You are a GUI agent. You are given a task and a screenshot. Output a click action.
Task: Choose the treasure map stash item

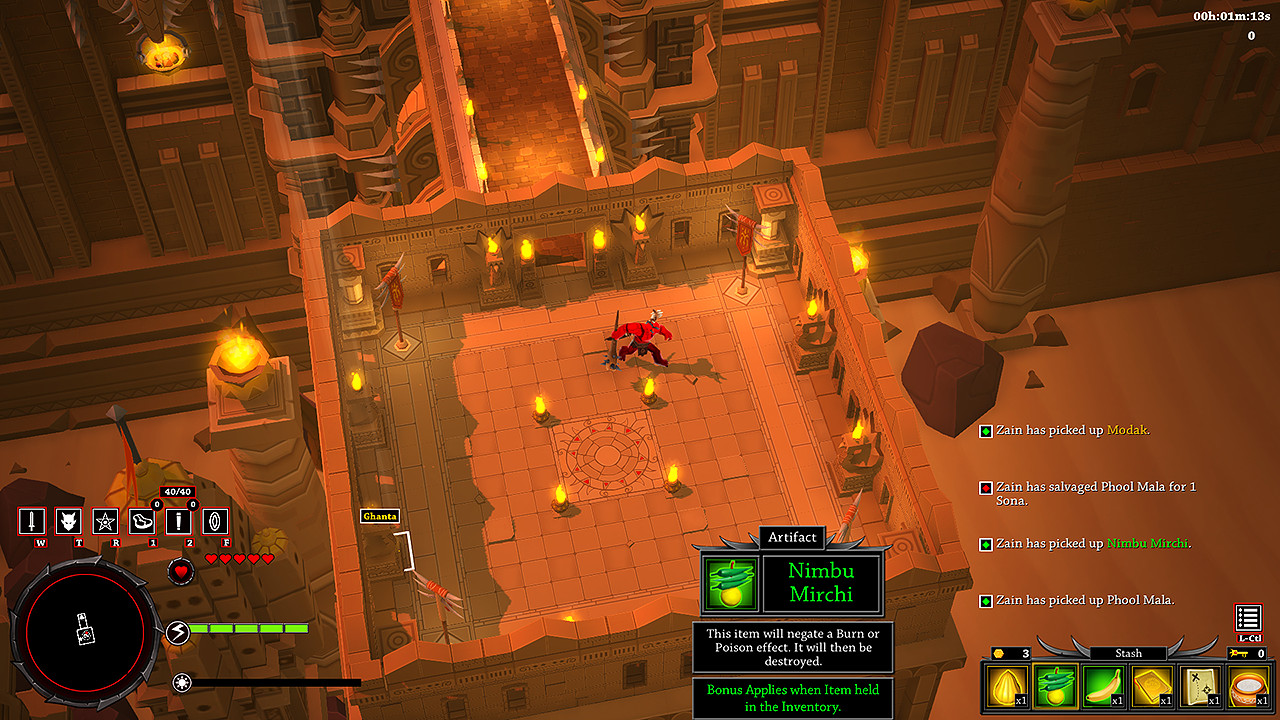click(x=1200, y=687)
